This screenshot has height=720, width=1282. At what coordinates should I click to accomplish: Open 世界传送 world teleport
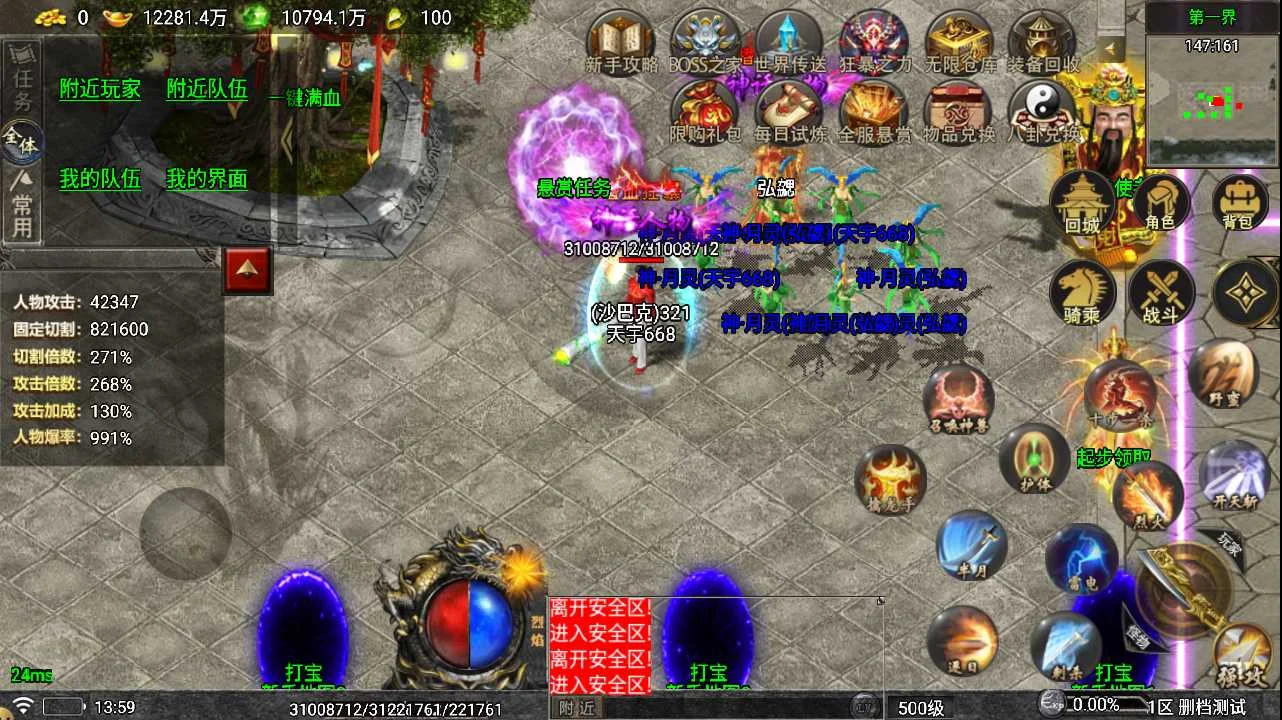[790, 42]
